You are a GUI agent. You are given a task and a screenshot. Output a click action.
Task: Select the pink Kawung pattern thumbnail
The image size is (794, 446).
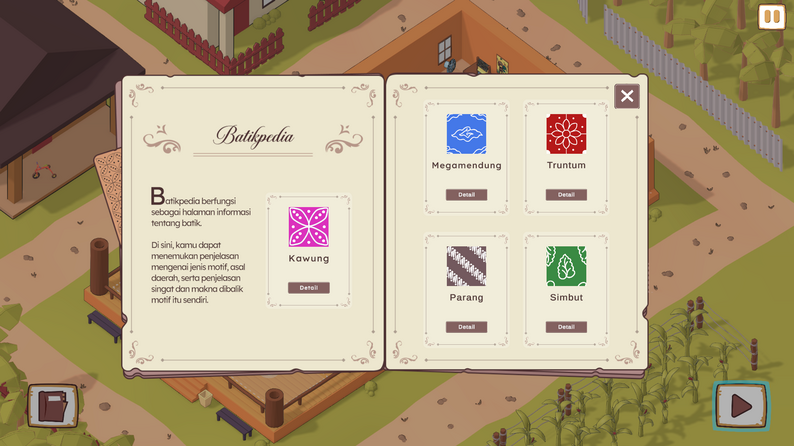pos(308,227)
